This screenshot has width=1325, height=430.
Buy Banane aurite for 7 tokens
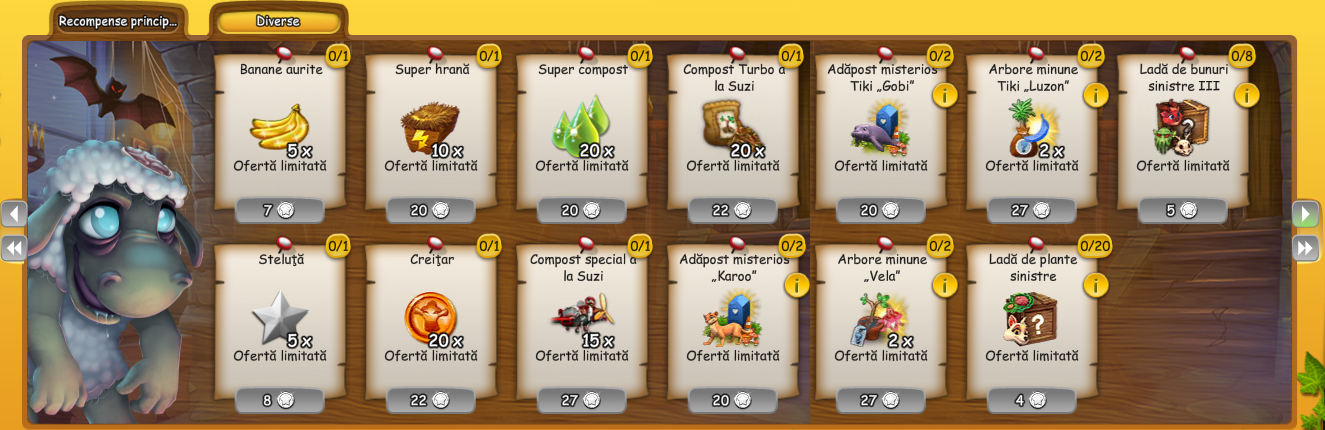tap(280, 210)
